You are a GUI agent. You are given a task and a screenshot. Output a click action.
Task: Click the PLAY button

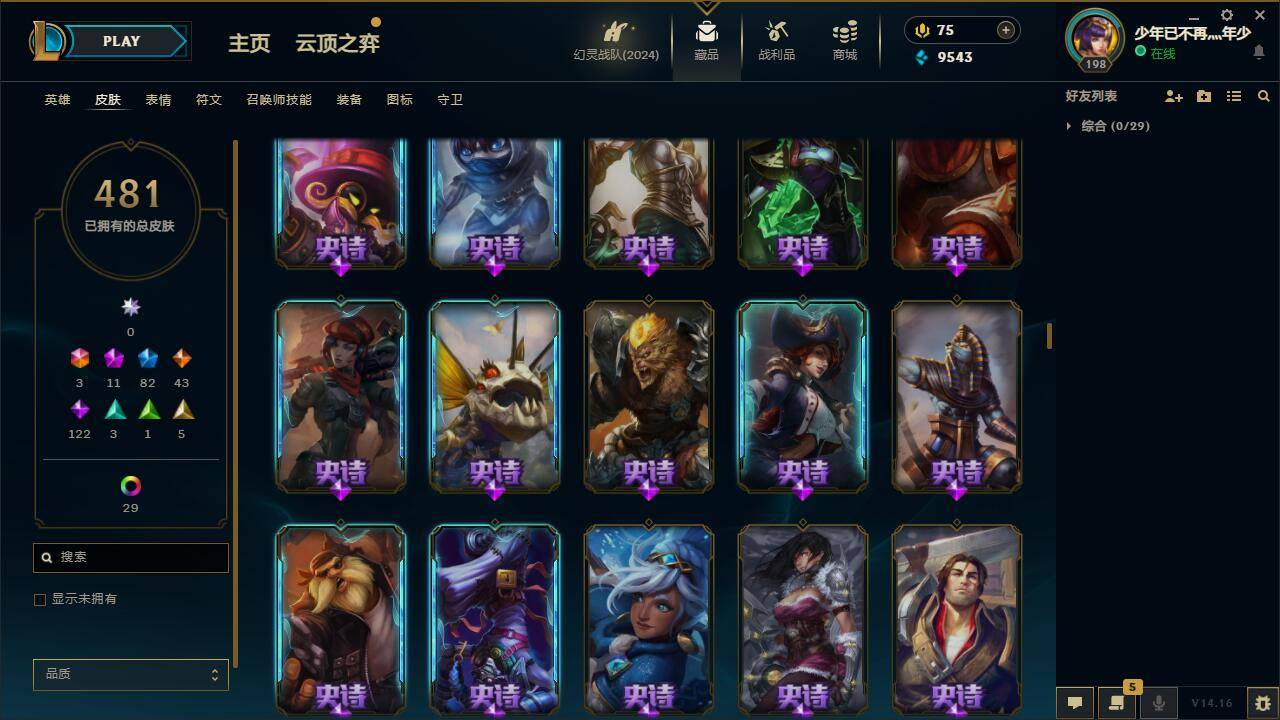click(x=121, y=41)
